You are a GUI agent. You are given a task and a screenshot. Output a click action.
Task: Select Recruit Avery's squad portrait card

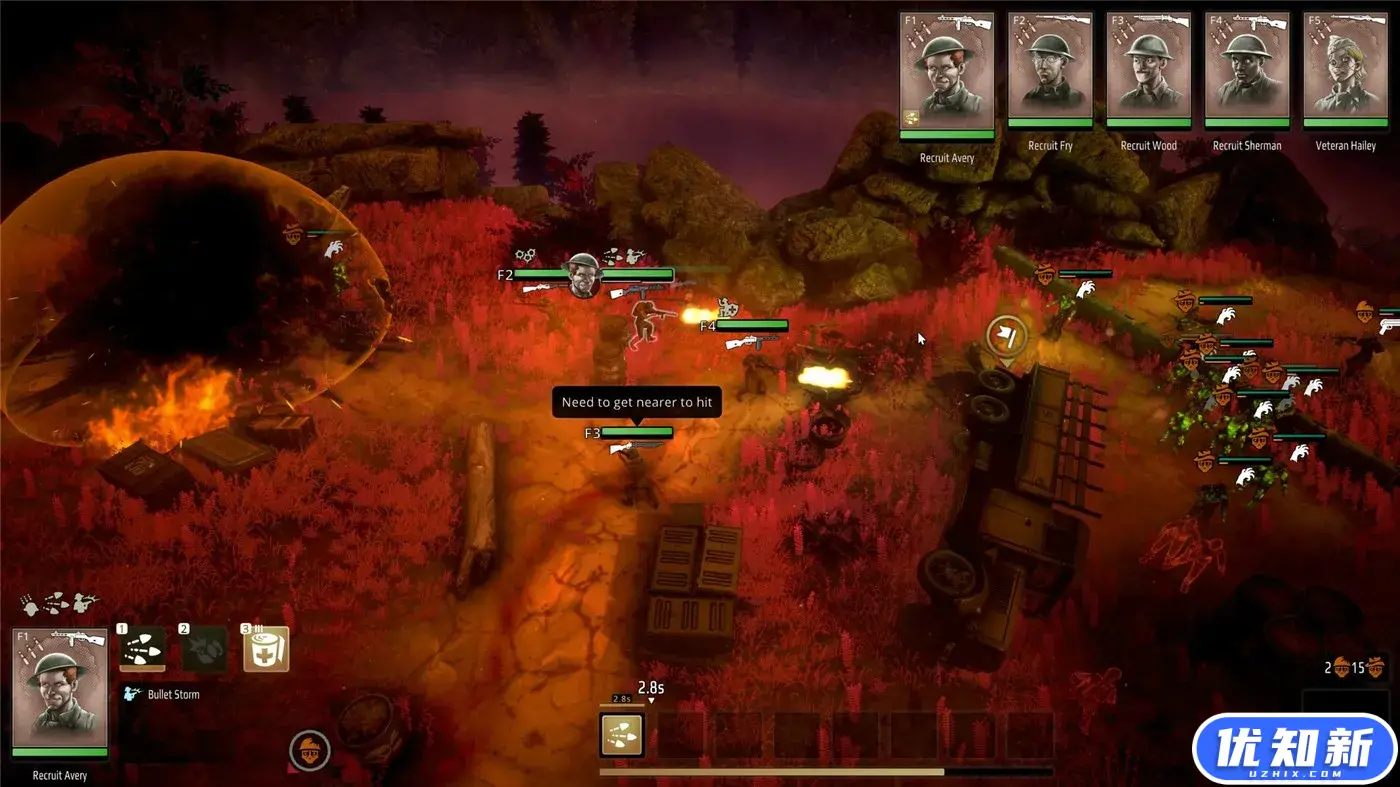click(946, 73)
